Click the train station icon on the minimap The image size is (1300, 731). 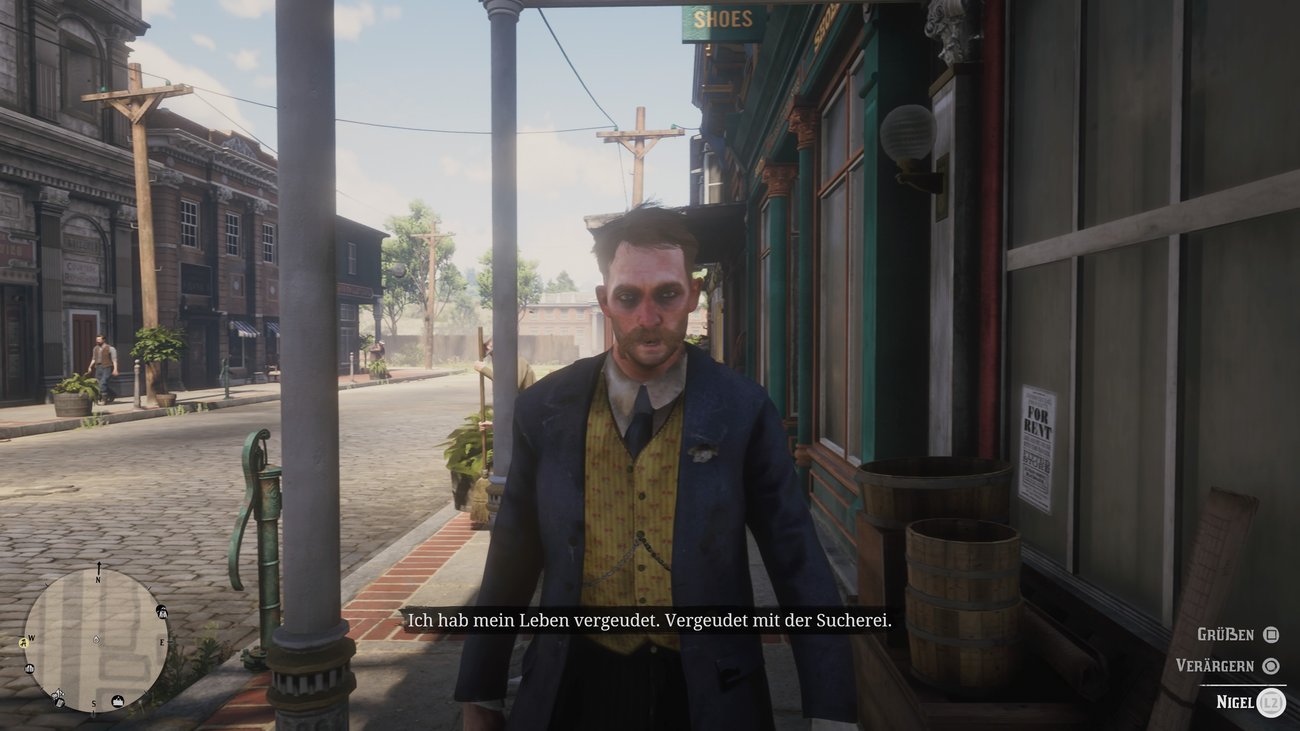pyautogui.click(x=117, y=701)
